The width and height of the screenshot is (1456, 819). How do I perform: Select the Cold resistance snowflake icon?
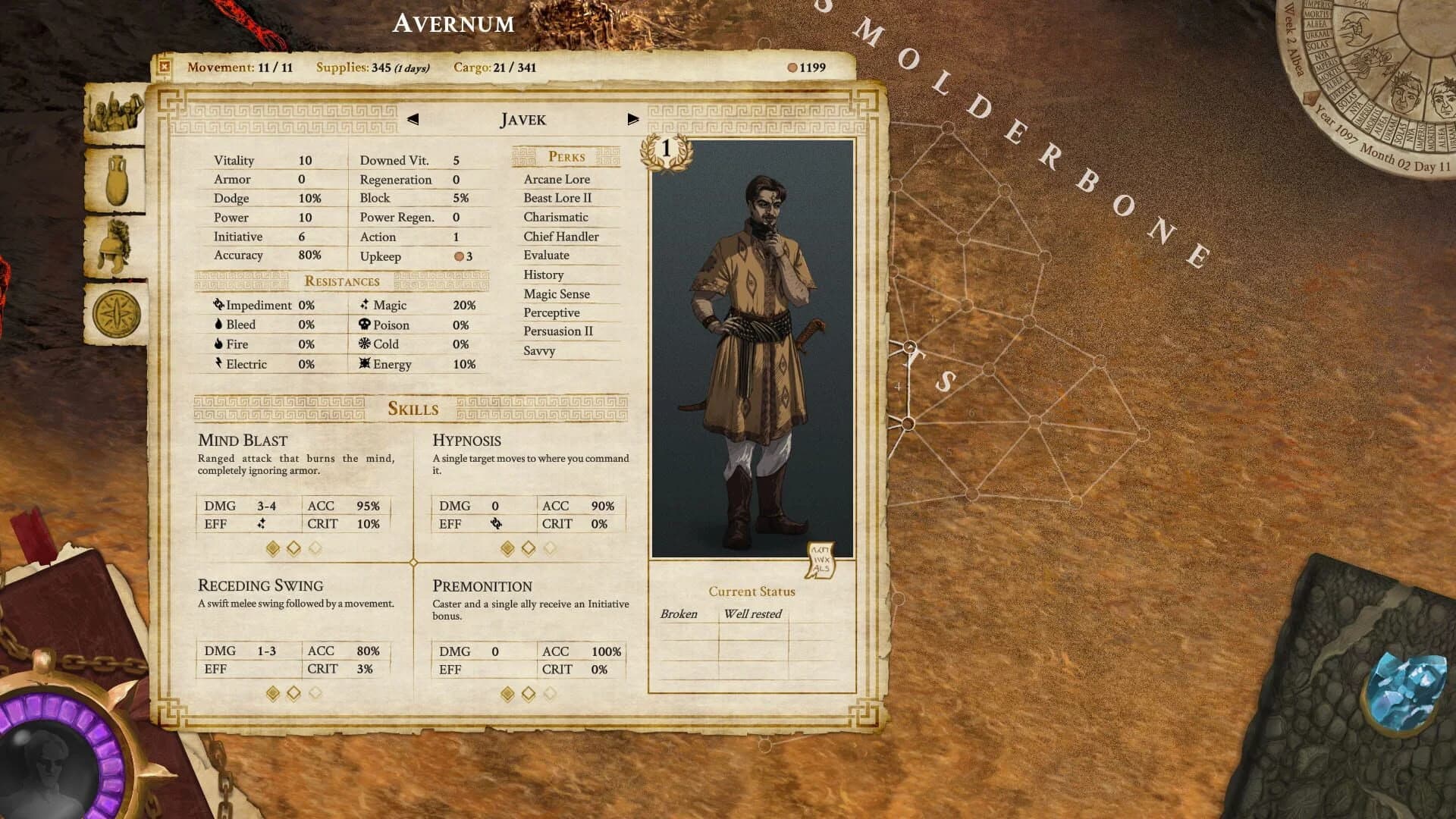point(363,344)
